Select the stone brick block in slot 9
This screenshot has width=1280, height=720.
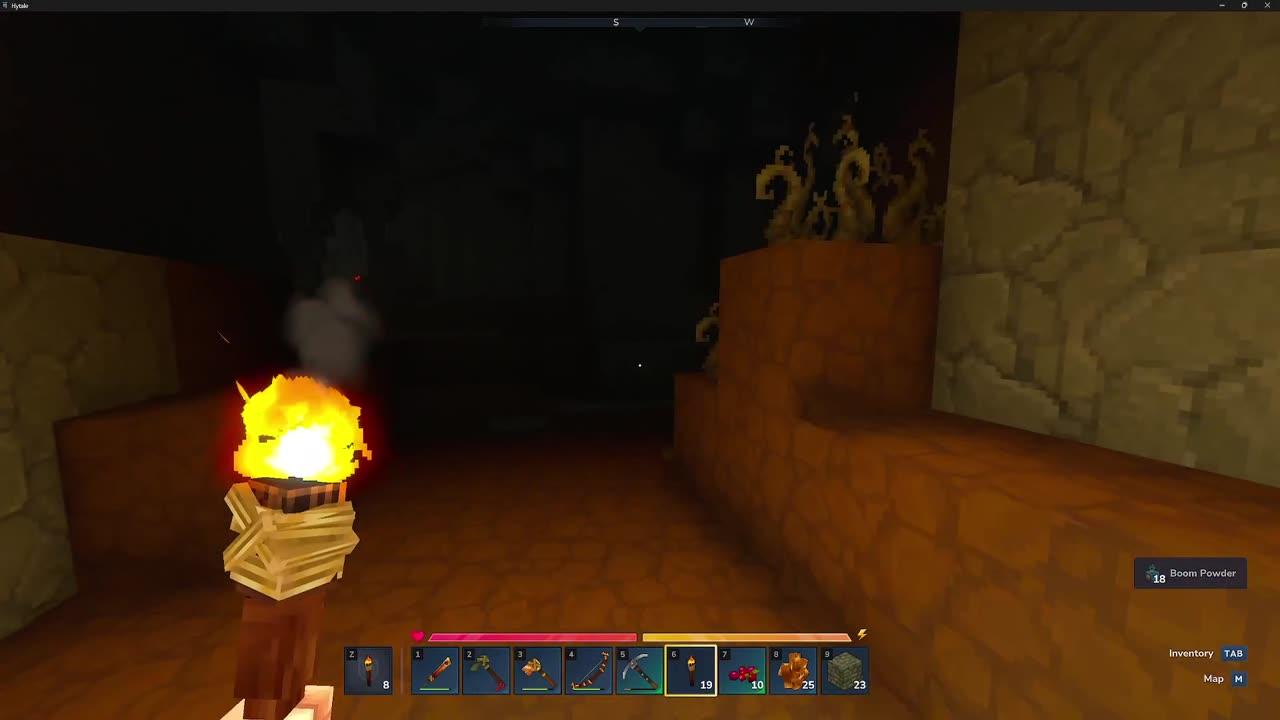coord(844,670)
